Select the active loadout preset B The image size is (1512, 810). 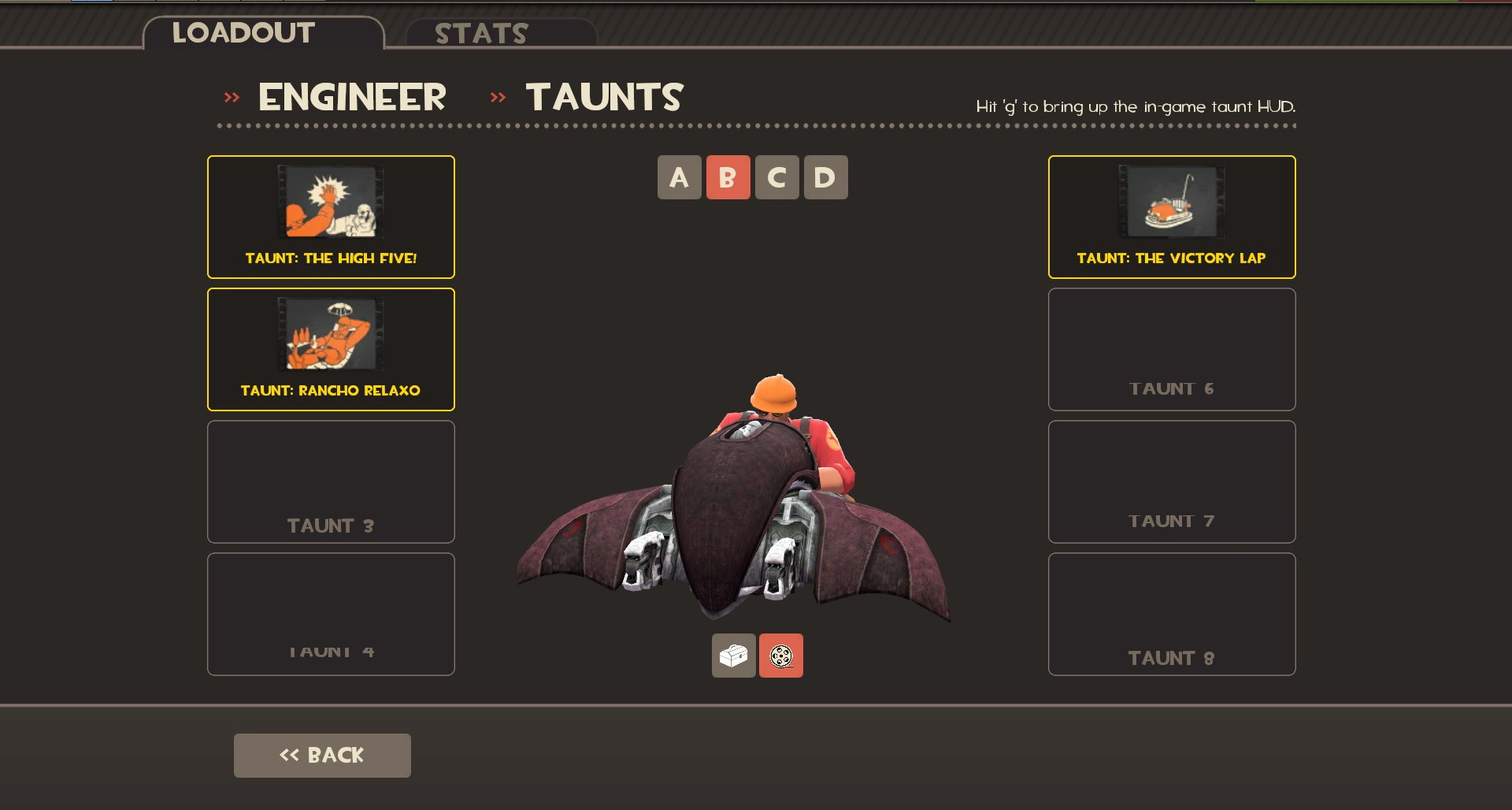(728, 177)
